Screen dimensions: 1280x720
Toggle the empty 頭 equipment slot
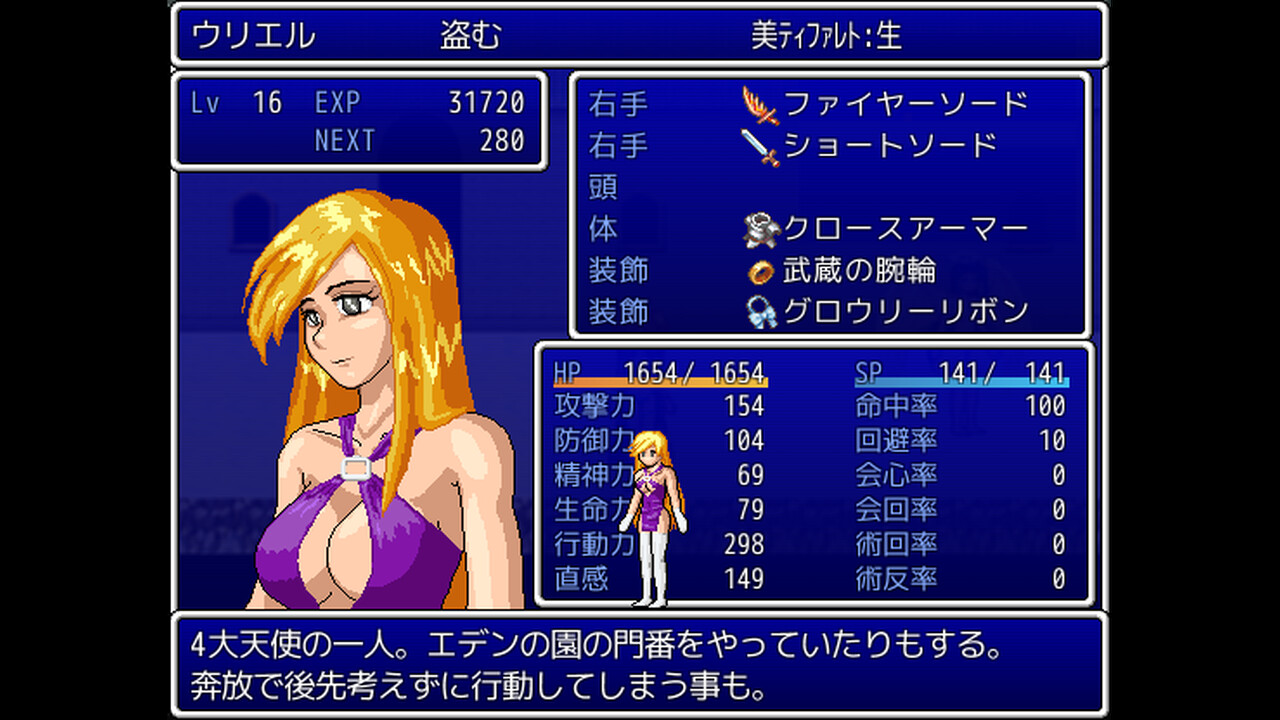point(601,186)
